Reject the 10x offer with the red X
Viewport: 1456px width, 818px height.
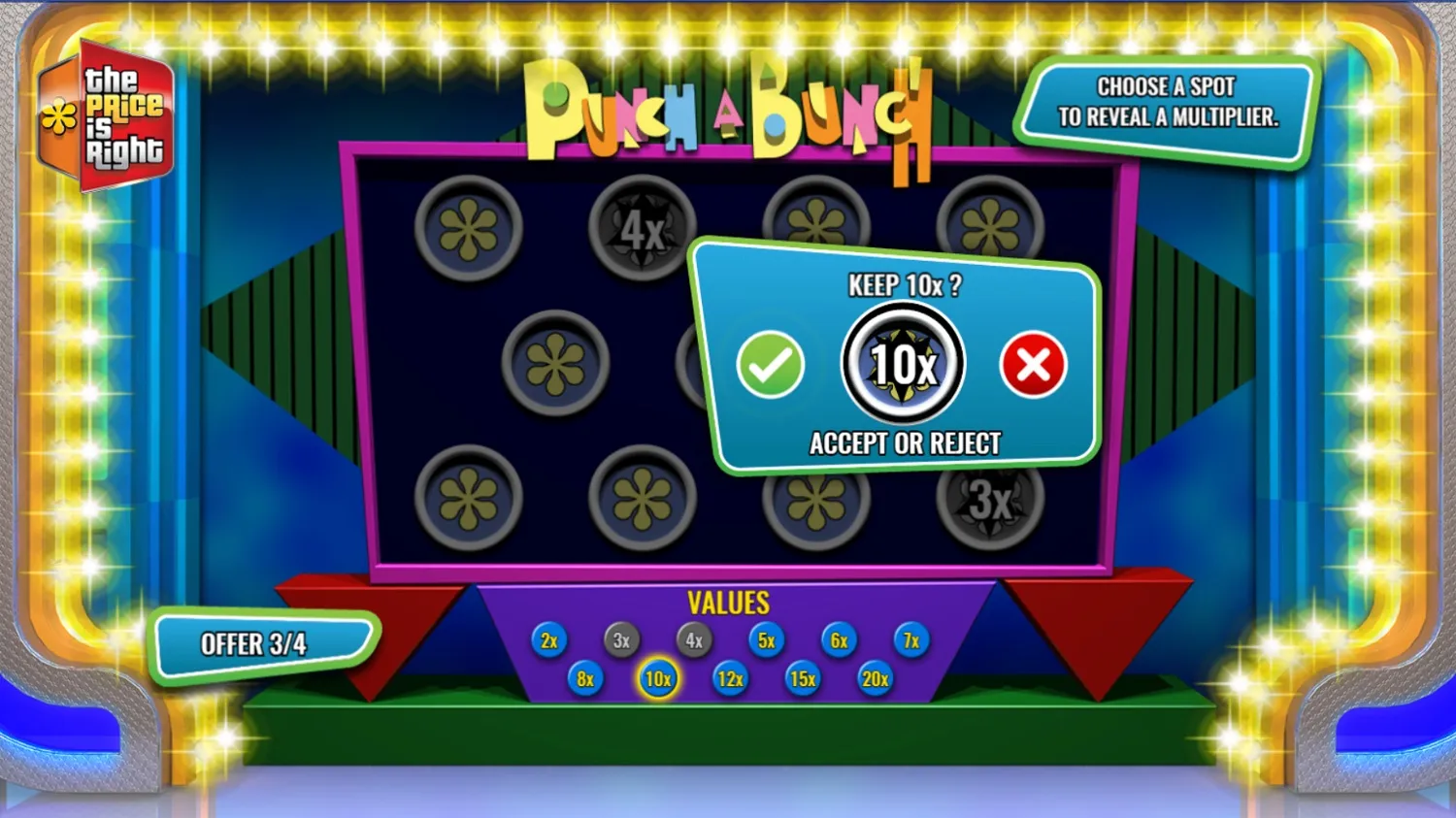(x=1032, y=366)
